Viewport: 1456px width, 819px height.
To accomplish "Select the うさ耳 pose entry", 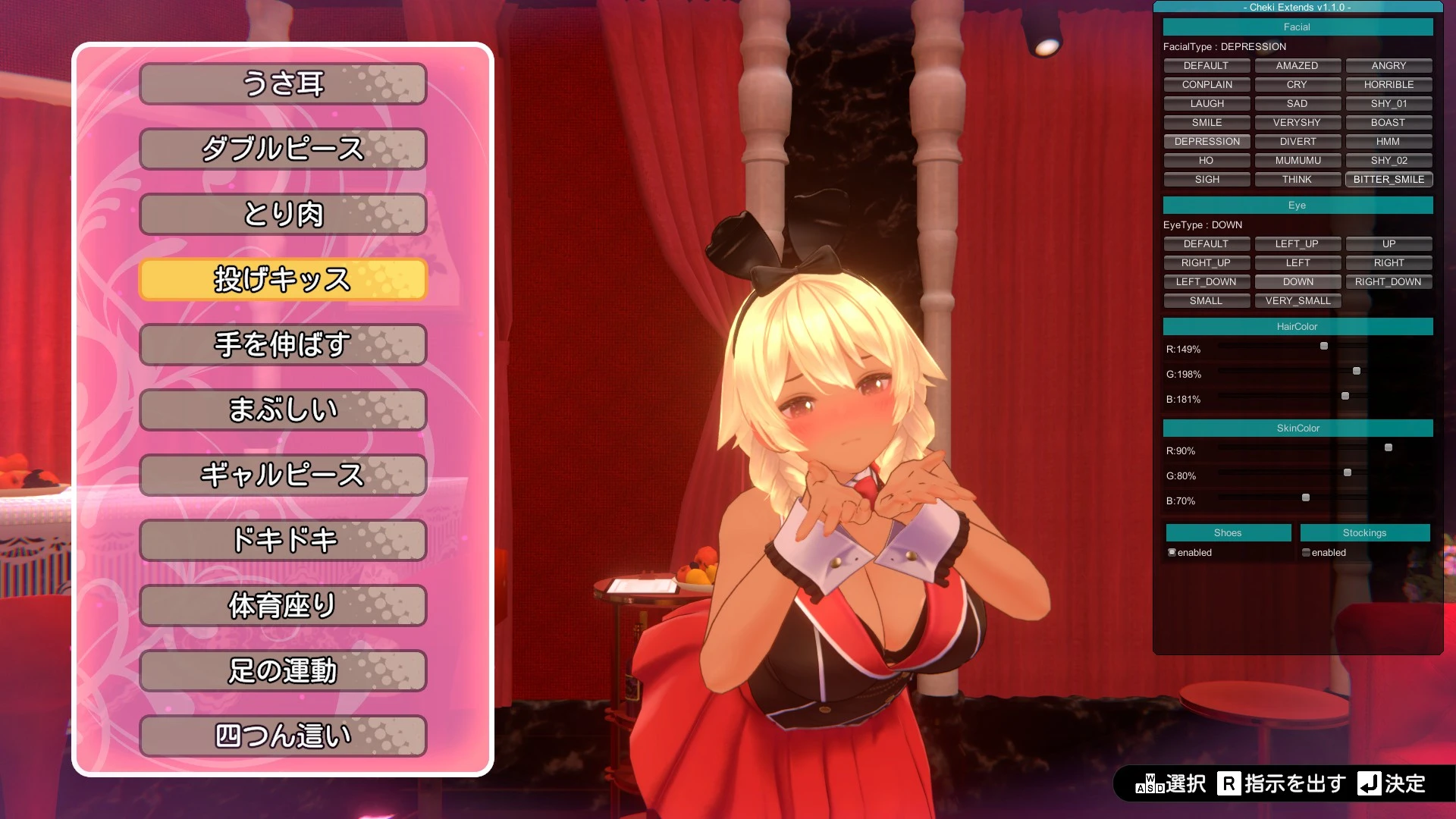I will (x=283, y=83).
